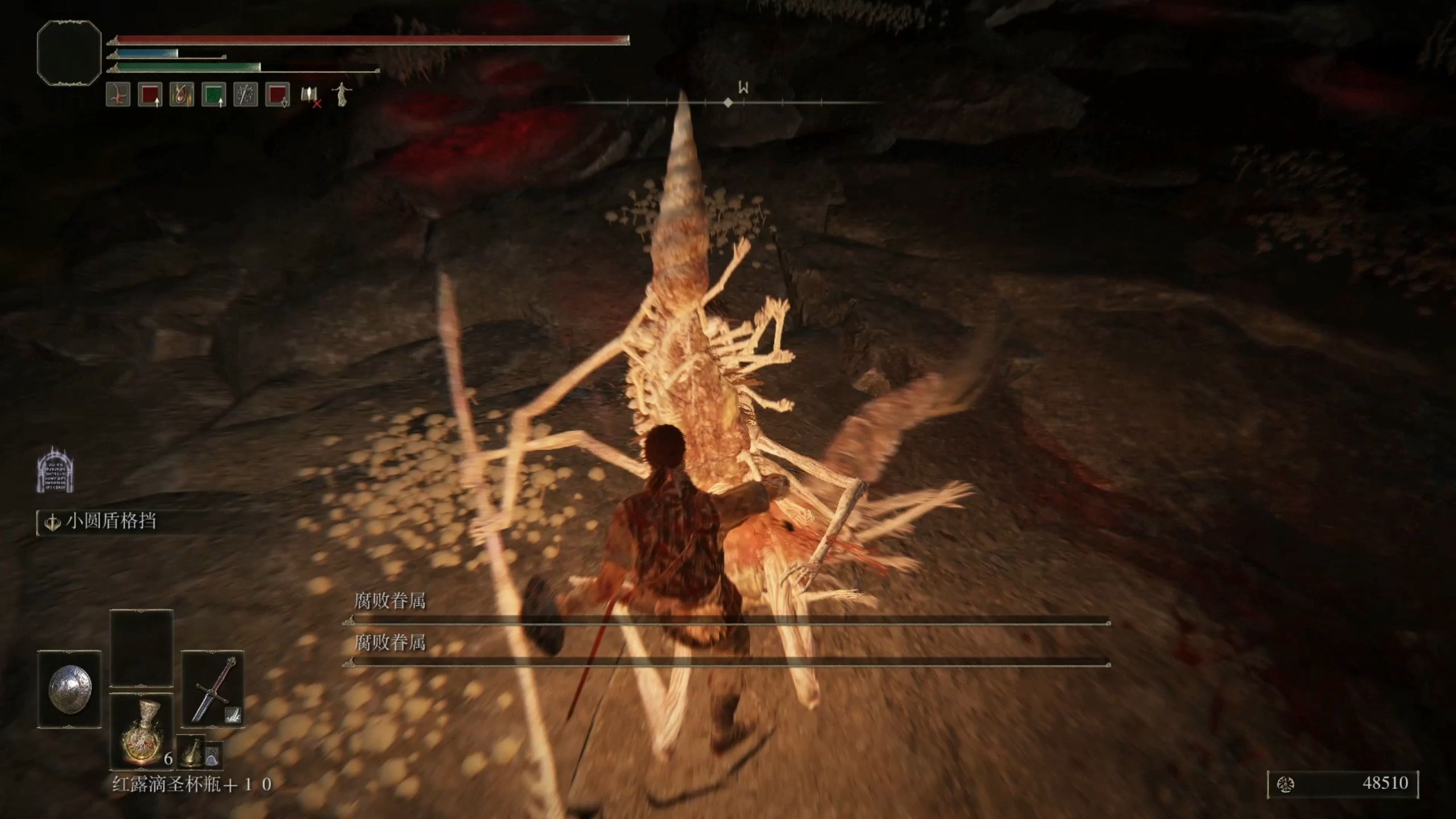This screenshot has height=819, width=1456.
Task: Select the round buckler shield slot
Action: pos(69,689)
